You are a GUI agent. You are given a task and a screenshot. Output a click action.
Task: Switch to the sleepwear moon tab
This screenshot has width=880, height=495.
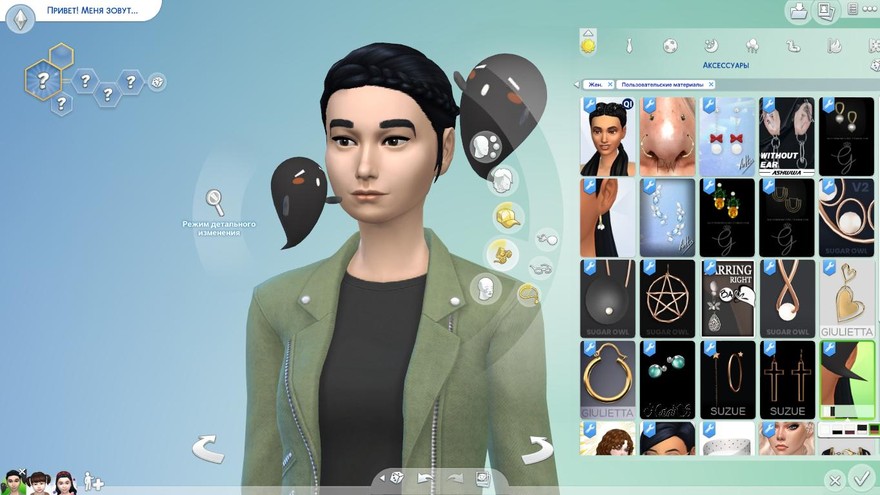click(711, 46)
